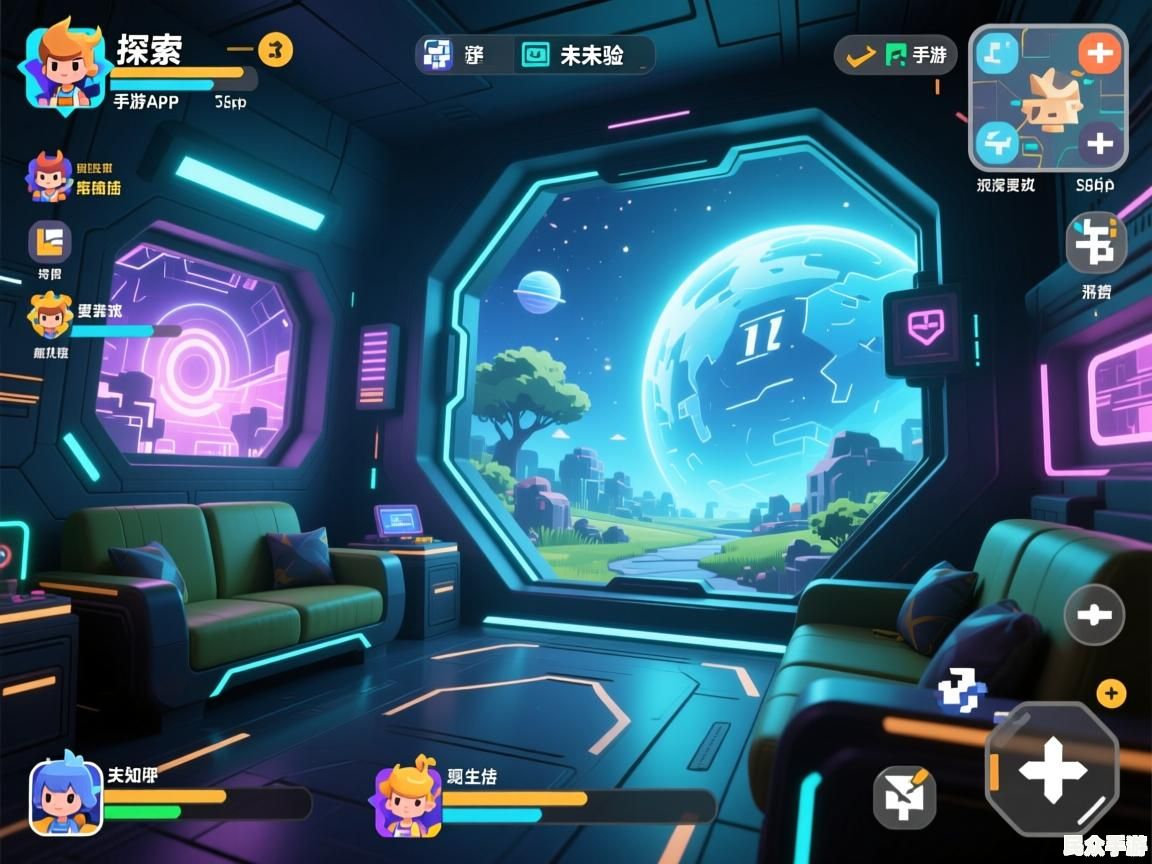Open the pencil tool button at the bottom

click(x=905, y=797)
